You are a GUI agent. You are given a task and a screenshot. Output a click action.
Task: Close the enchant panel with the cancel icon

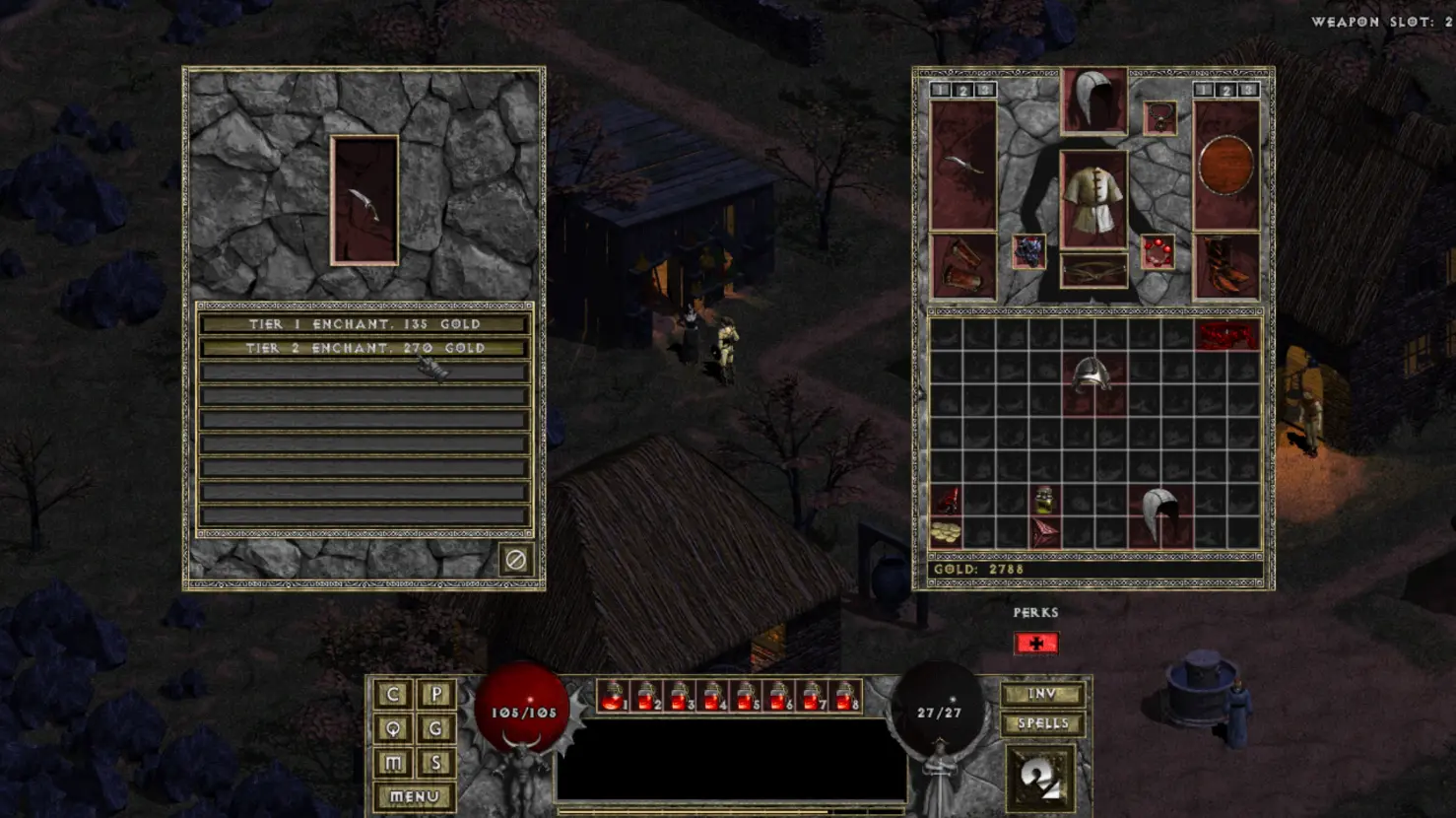(x=515, y=560)
